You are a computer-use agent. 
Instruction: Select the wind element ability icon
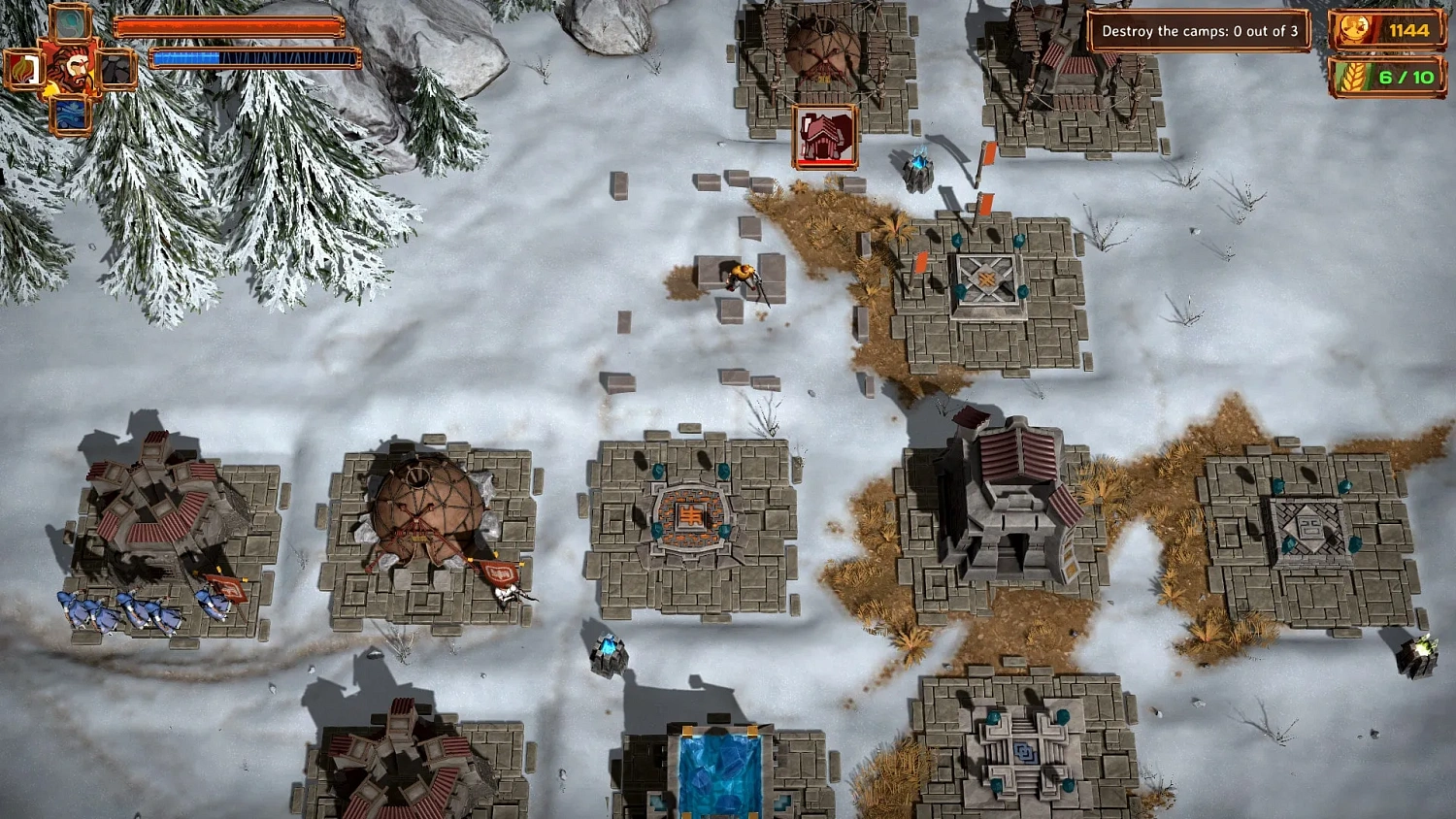[69, 23]
